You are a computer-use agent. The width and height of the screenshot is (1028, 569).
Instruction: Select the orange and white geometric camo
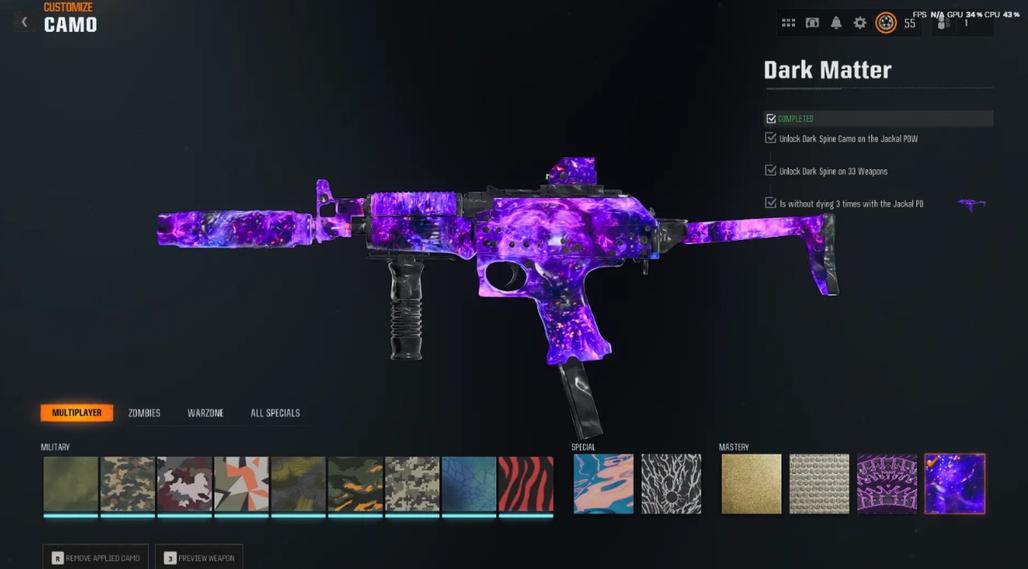click(x=241, y=485)
